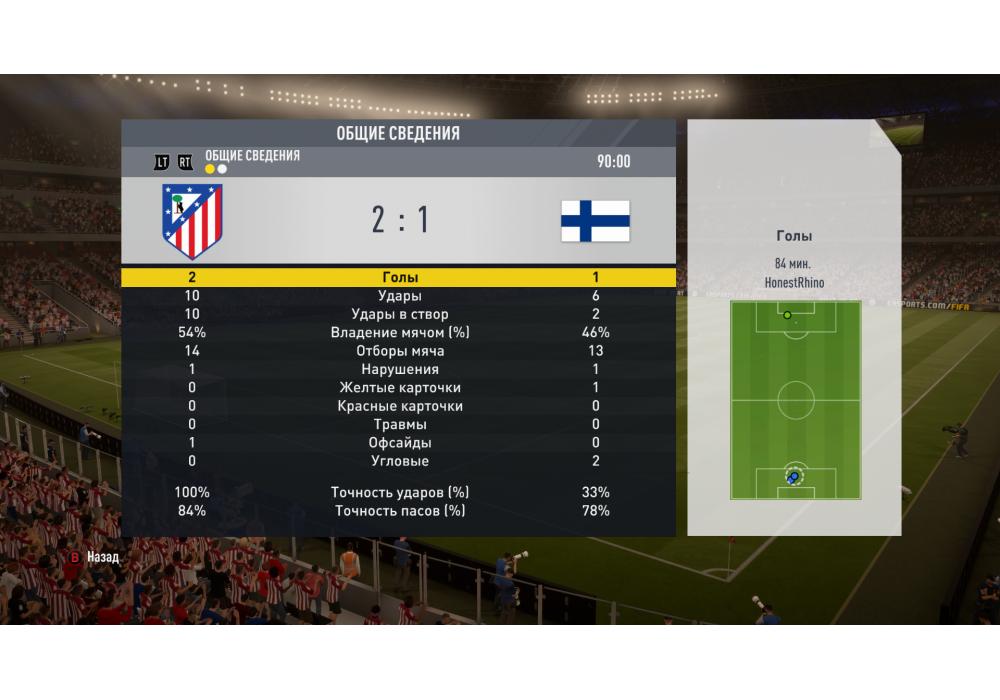This screenshot has height=700, width=1000.
Task: Switch to the second page indicator dot
Action: [222, 169]
